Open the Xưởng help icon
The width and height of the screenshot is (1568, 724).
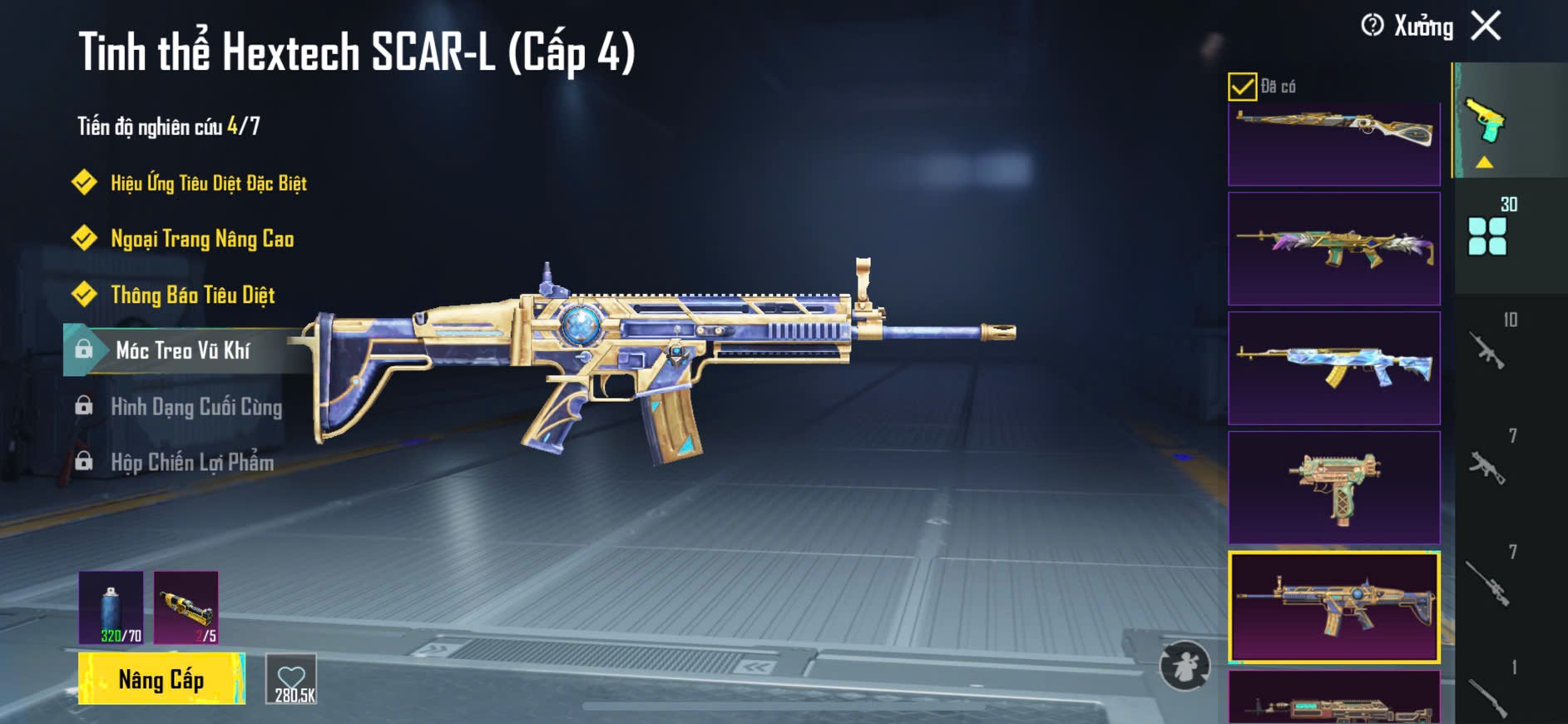click(x=1372, y=26)
